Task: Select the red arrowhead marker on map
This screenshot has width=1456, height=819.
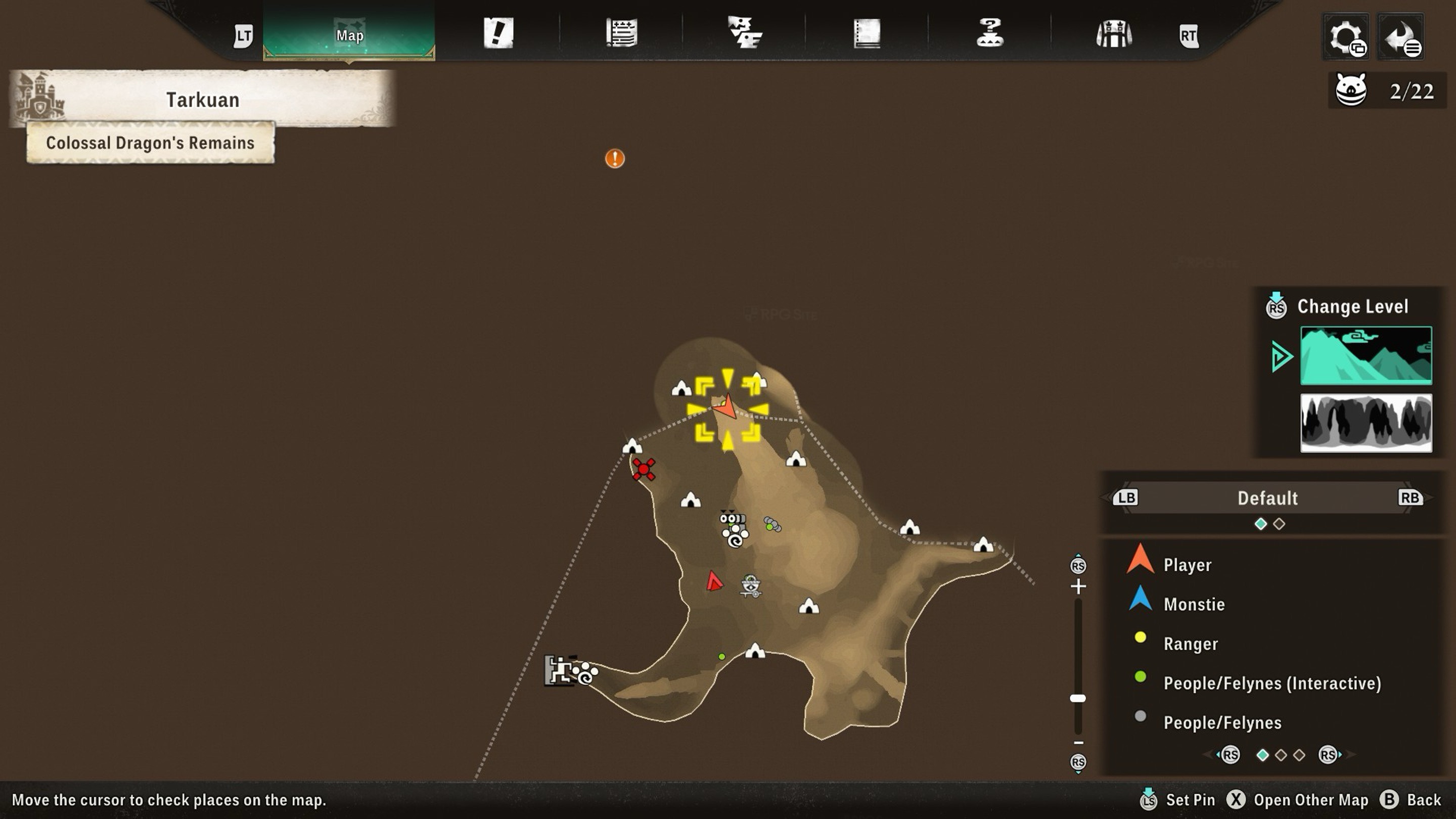Action: [x=714, y=581]
